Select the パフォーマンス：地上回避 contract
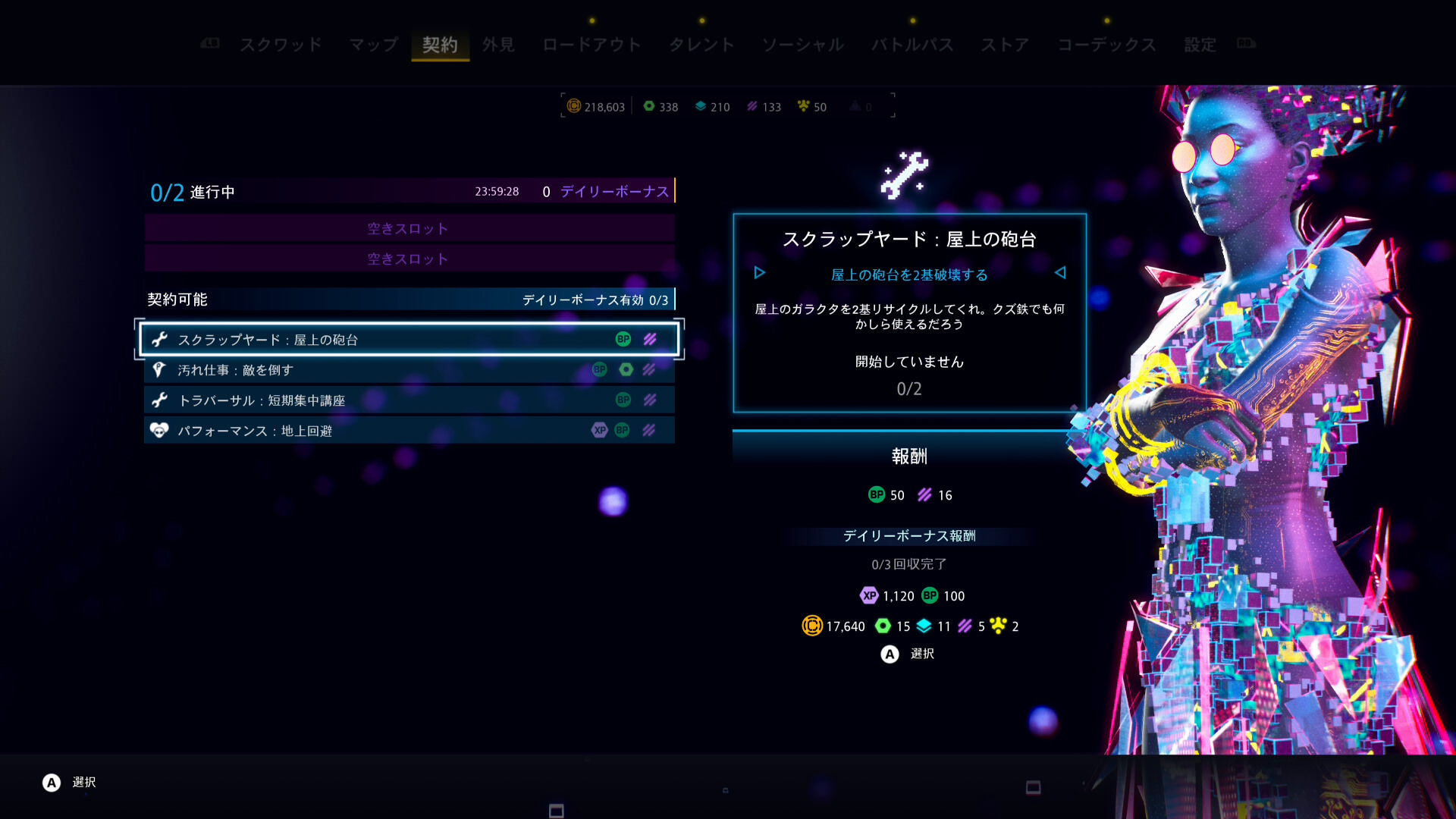This screenshot has height=819, width=1456. click(409, 431)
